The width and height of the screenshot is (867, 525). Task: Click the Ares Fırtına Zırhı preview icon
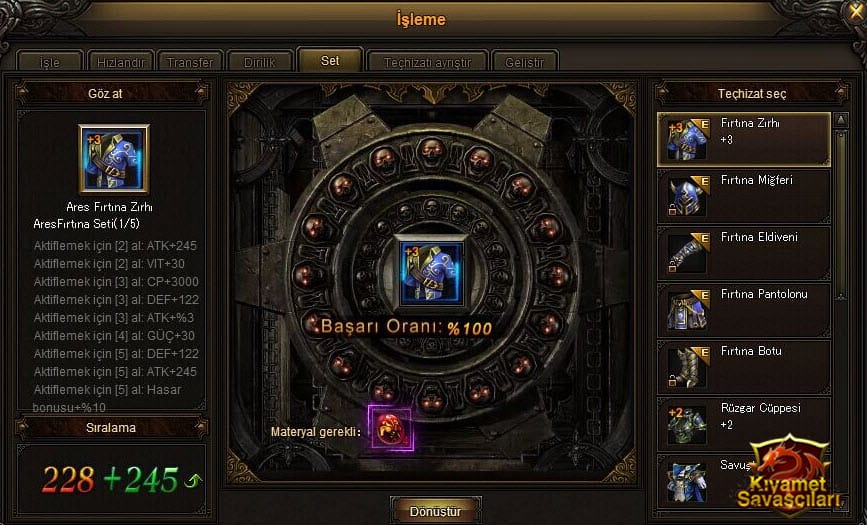(113, 158)
